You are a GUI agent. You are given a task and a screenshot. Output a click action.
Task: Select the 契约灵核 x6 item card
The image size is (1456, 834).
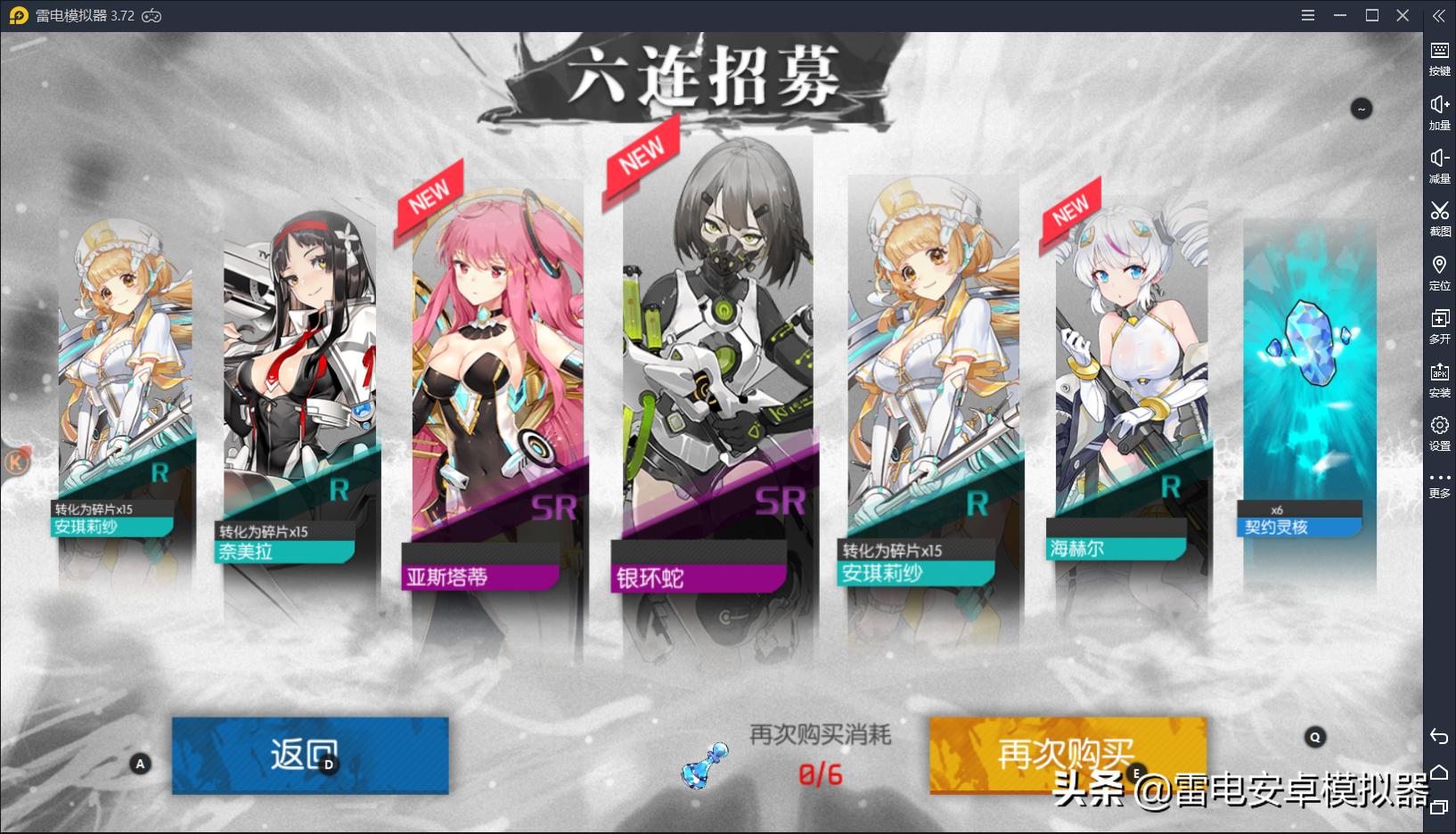(1300, 374)
